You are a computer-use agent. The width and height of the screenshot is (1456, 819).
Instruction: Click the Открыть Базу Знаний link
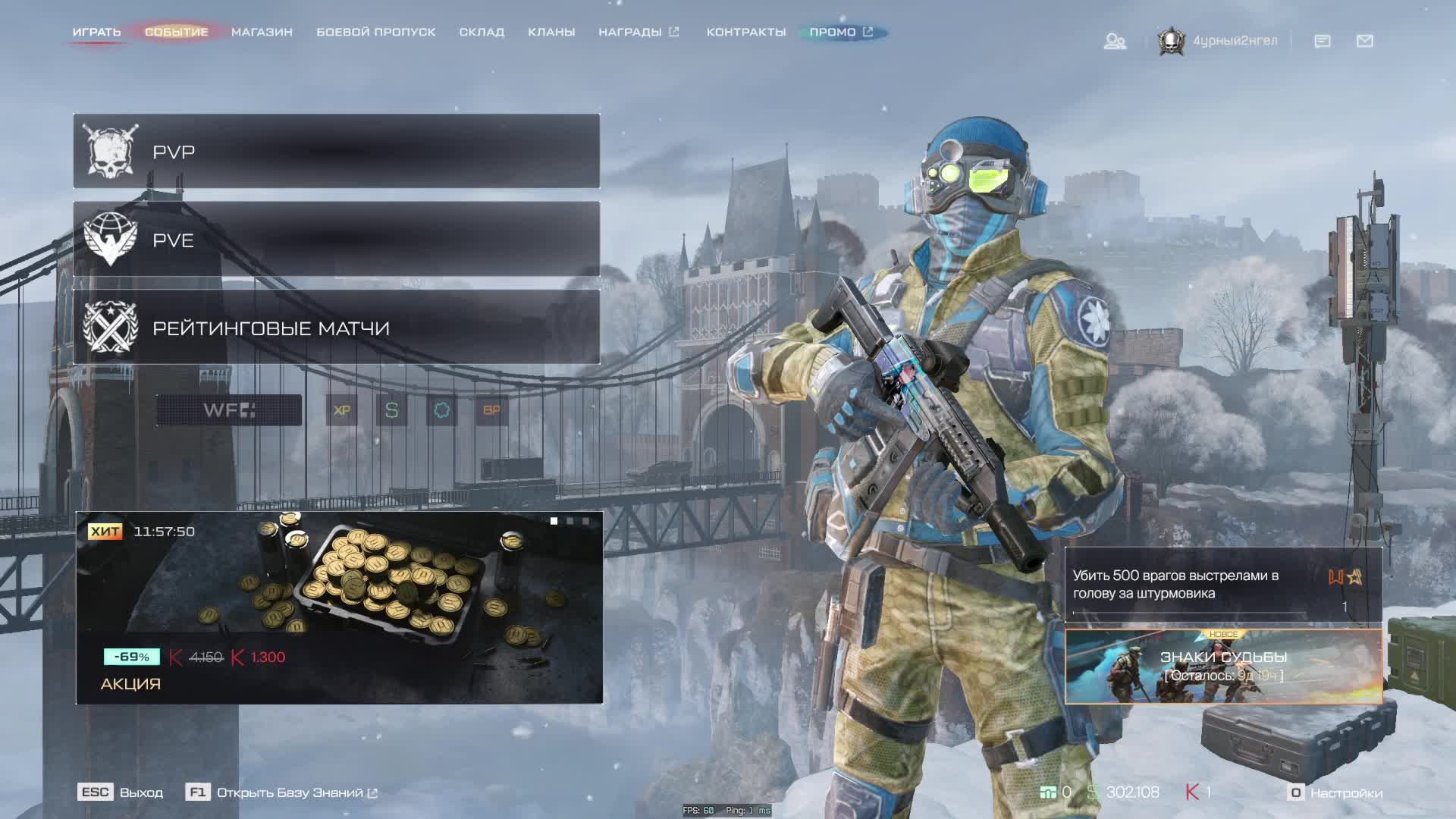pyautogui.click(x=289, y=792)
